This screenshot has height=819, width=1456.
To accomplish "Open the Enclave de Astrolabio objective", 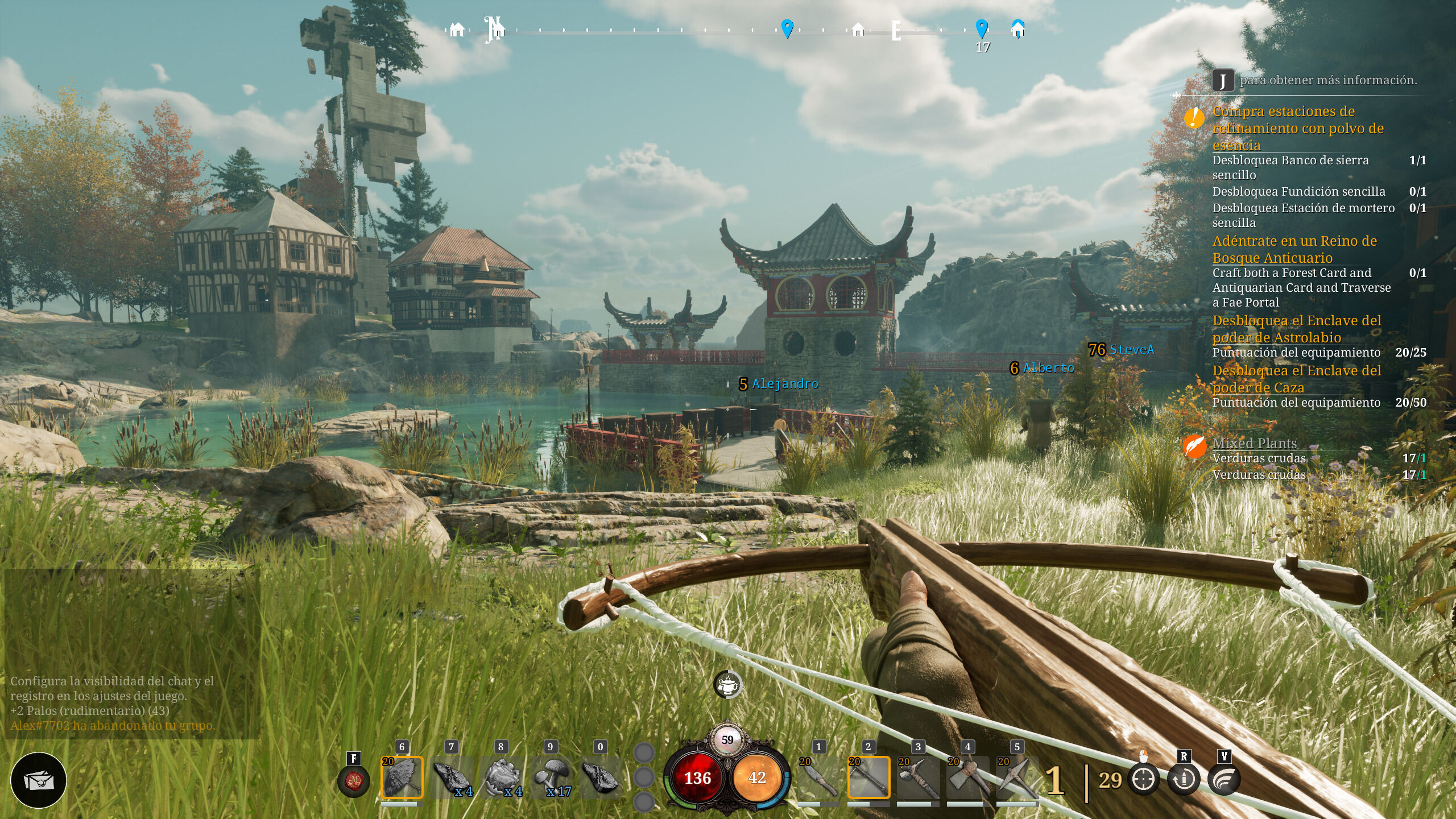I will [x=1297, y=329].
